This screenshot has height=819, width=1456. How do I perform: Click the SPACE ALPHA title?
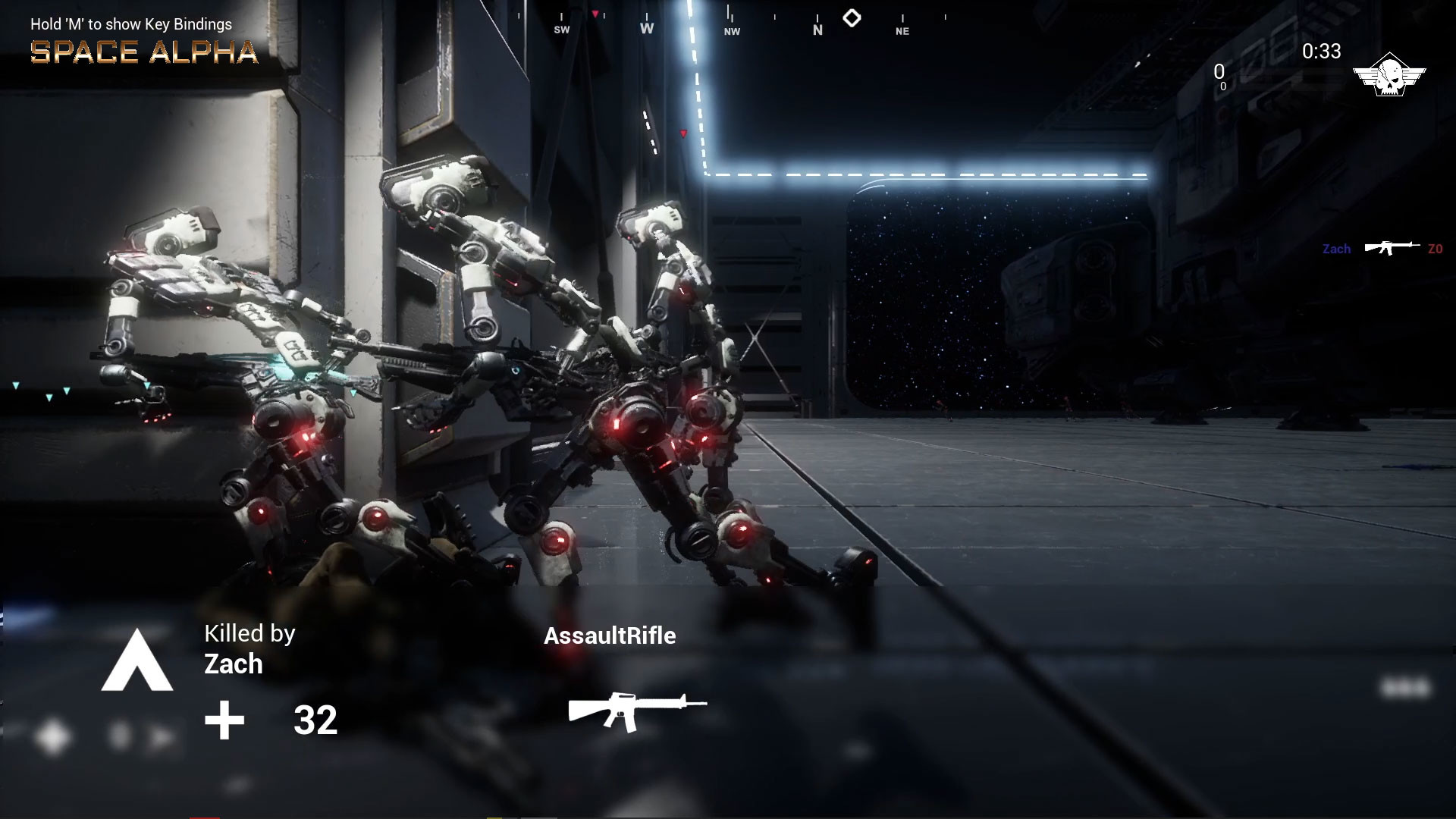(x=143, y=52)
